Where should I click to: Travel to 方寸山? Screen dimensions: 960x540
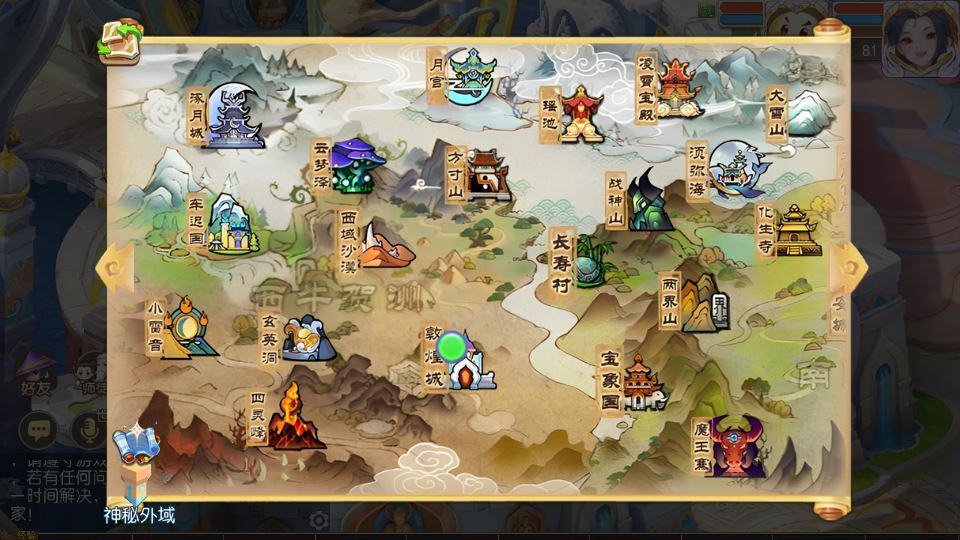point(485,175)
